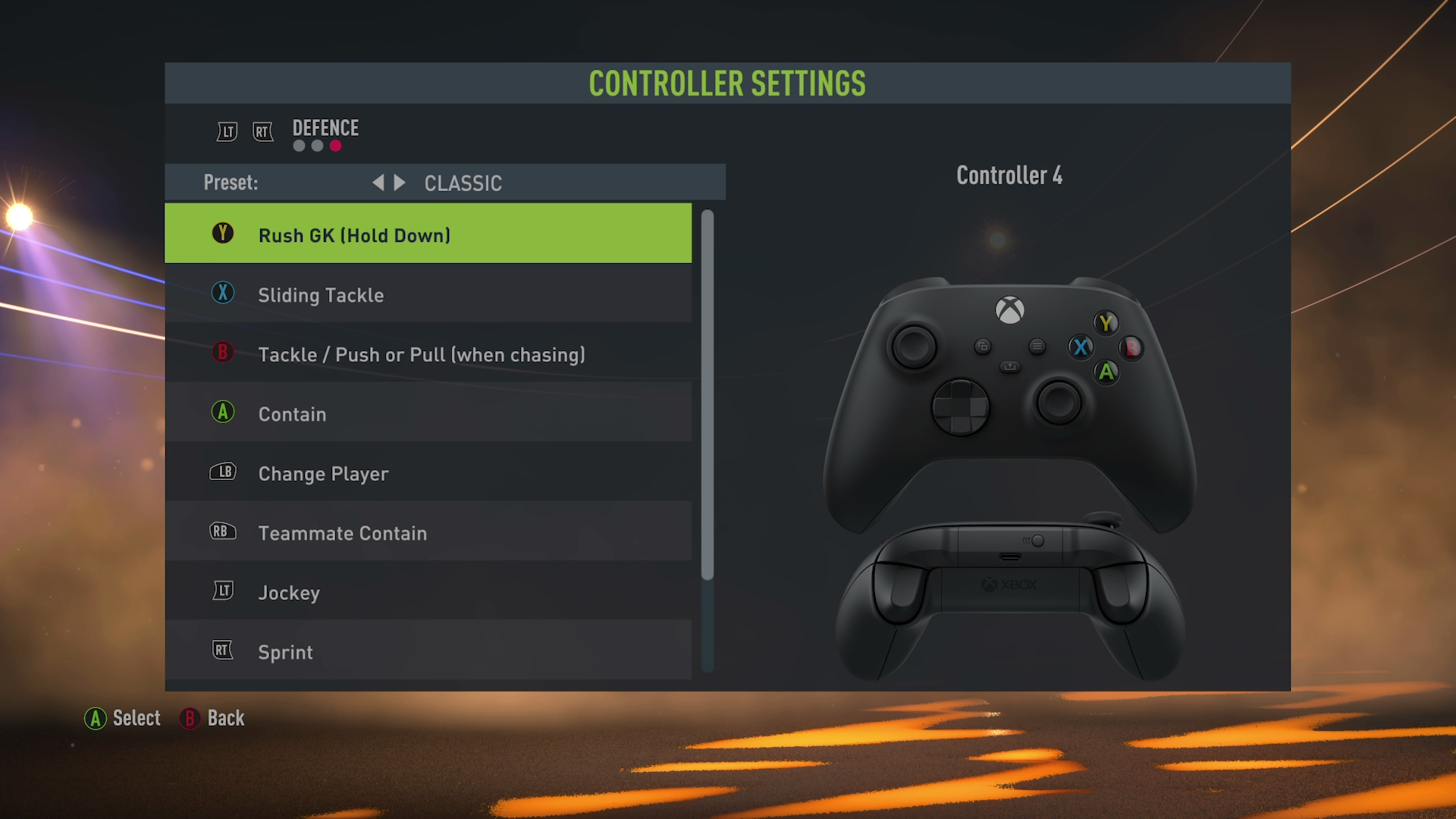Open the DEFENCE settings tab
Viewport: 1456px width, 819px height.
(x=325, y=128)
